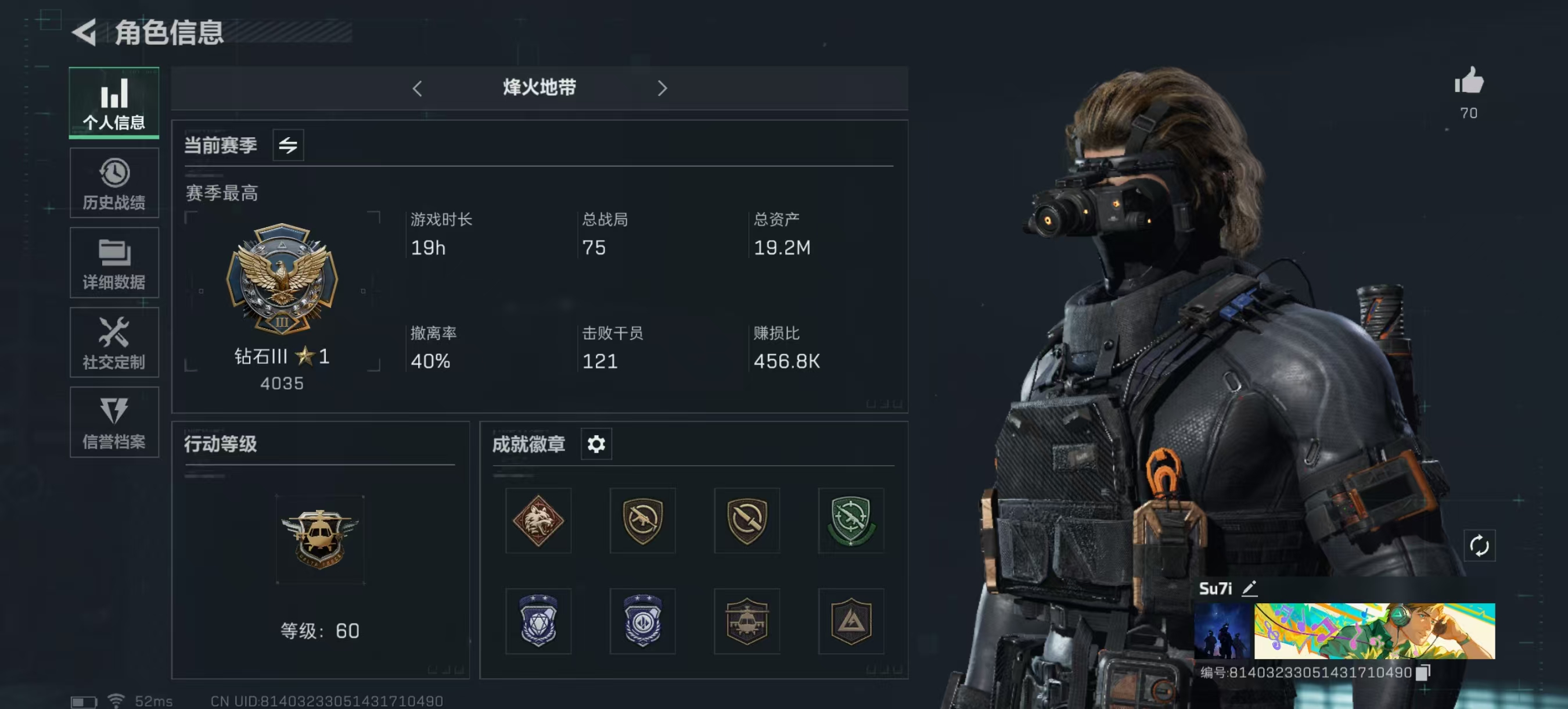Toggle the season swap button next to 当前赛季
The height and width of the screenshot is (709, 1568).
point(288,145)
